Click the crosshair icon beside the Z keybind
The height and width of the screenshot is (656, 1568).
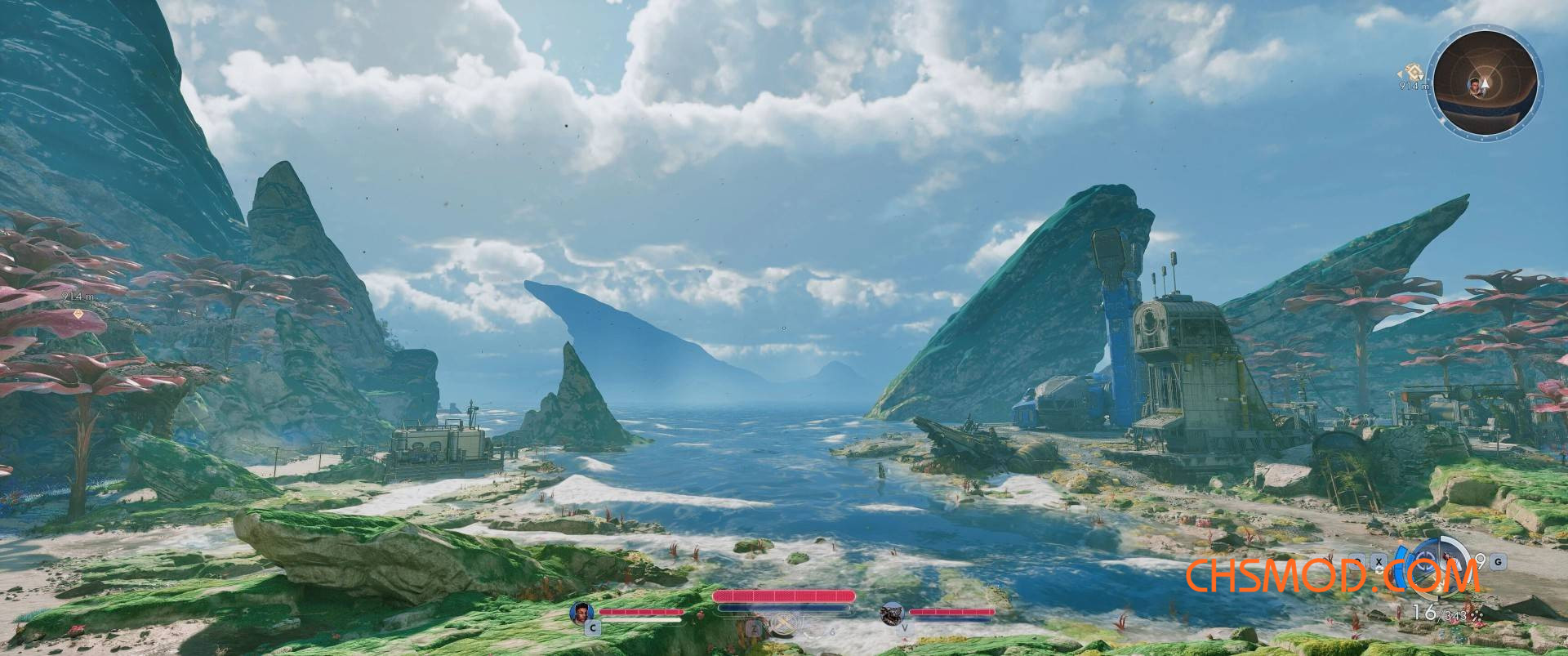[785, 623]
